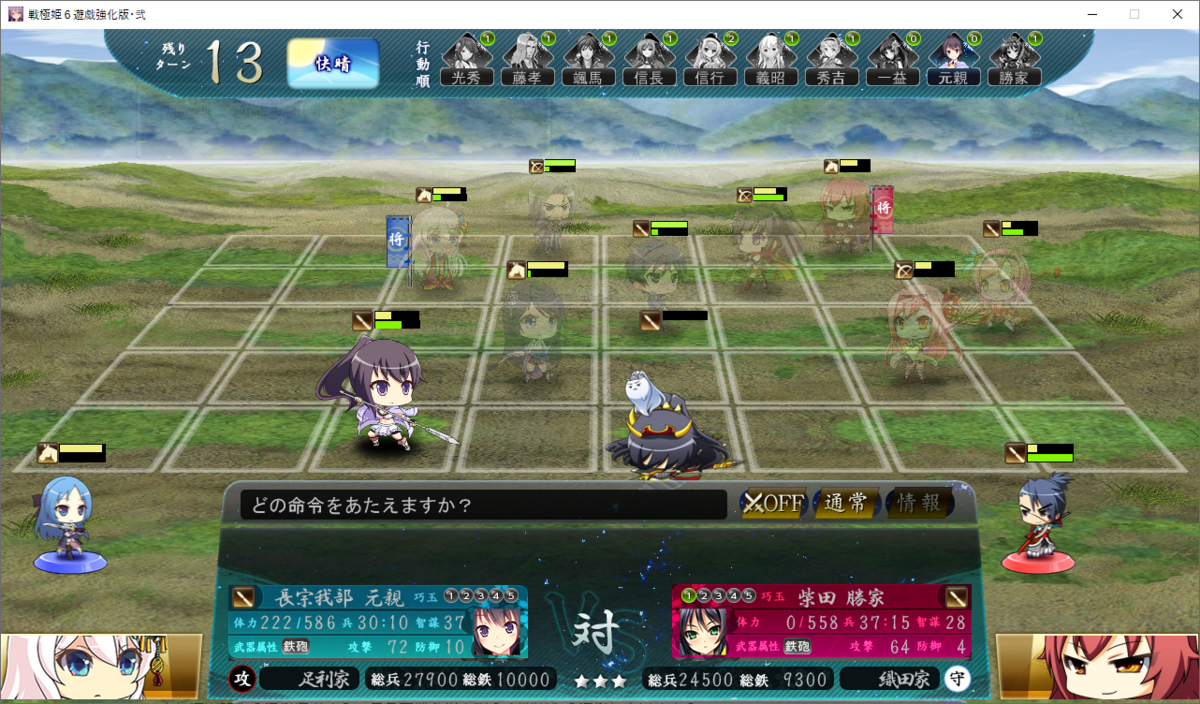The height and width of the screenshot is (704, 1200).
Task: Click the red-based defender commander token
Action: pyautogui.click(x=1039, y=525)
